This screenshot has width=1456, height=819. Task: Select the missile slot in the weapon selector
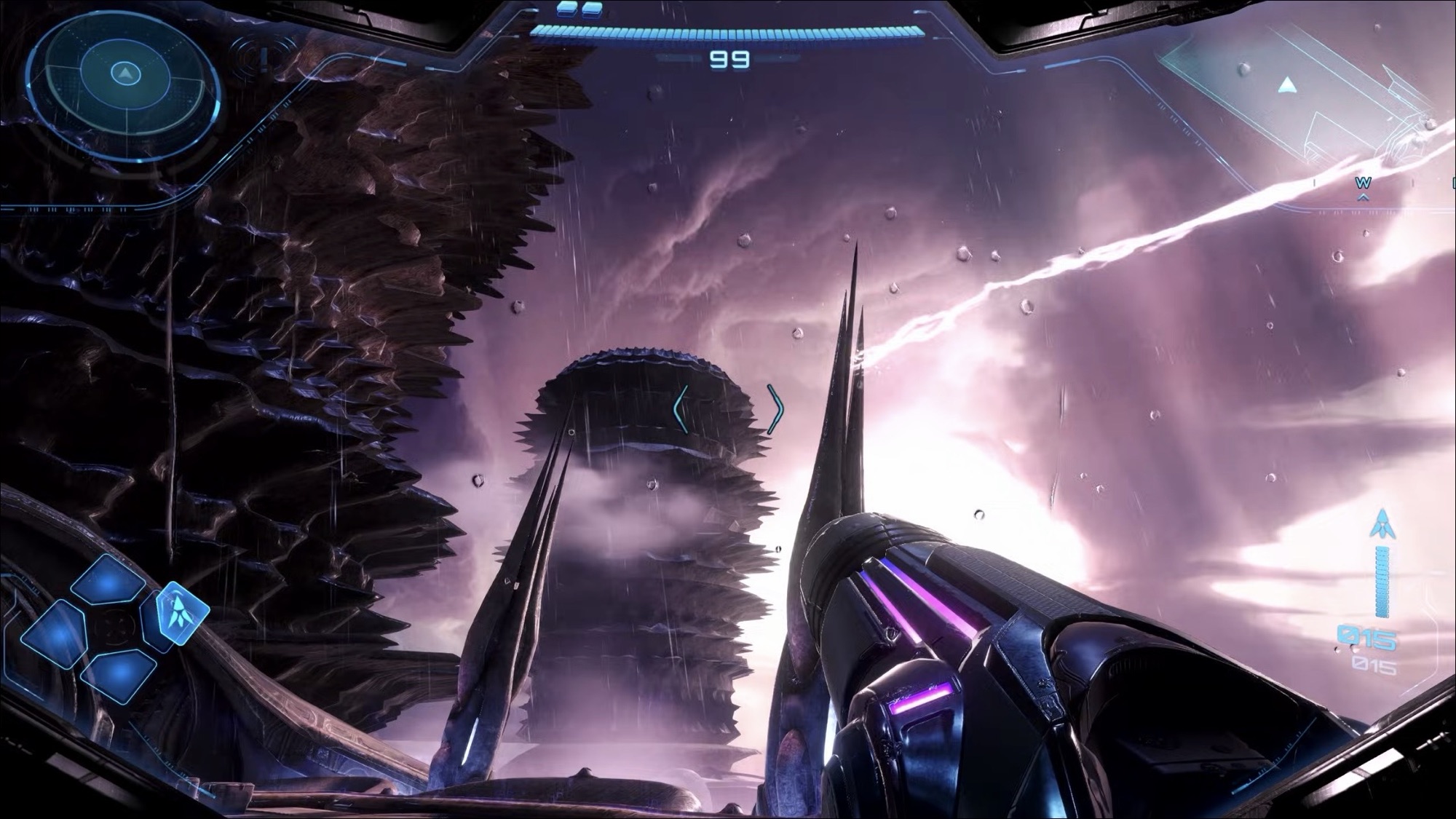[179, 612]
